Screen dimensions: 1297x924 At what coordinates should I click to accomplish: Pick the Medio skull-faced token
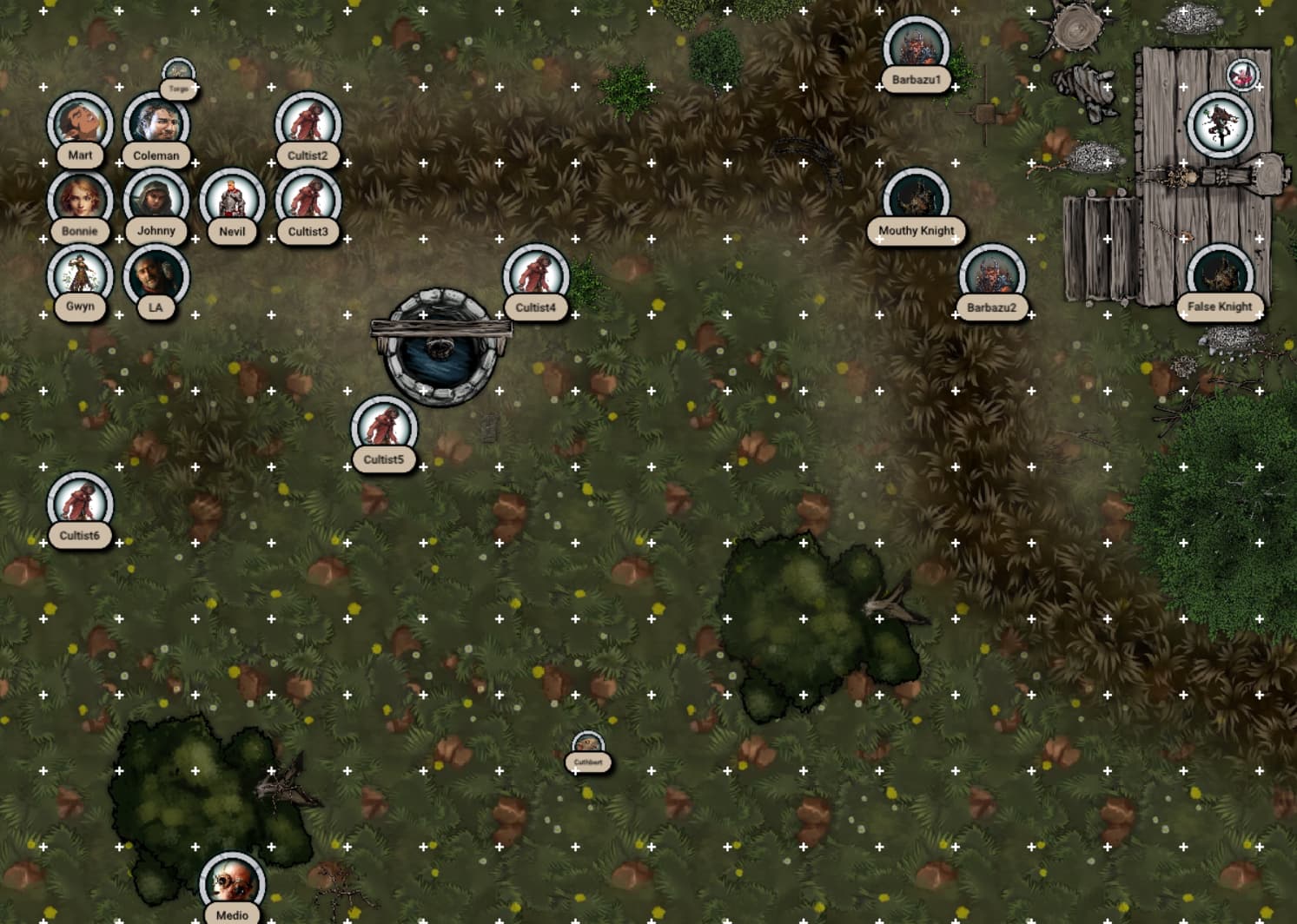point(232,884)
